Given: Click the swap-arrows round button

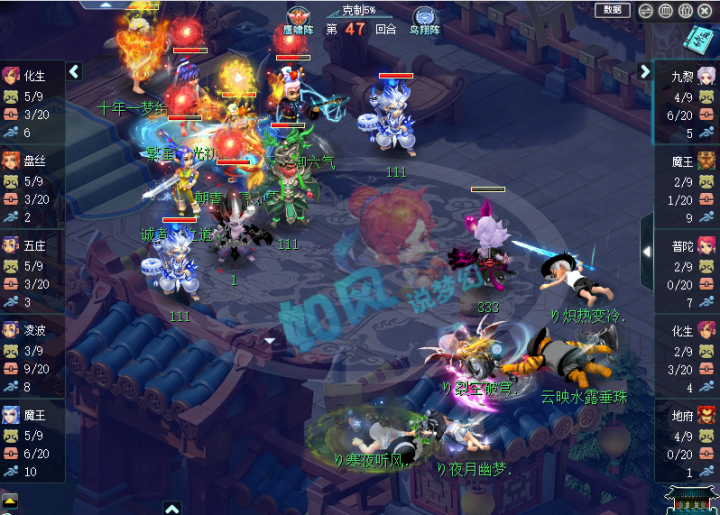Looking at the screenshot, I should coord(646,10).
